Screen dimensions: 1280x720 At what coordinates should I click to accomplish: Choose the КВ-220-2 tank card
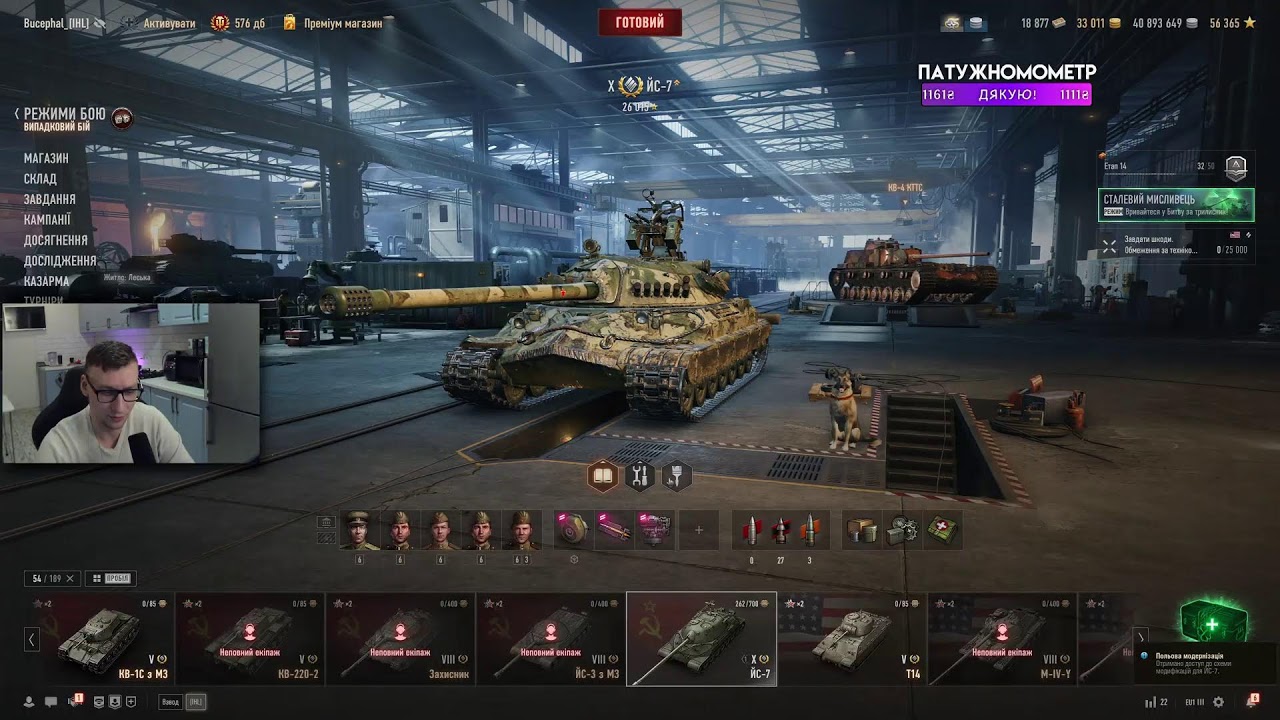[x=250, y=639]
